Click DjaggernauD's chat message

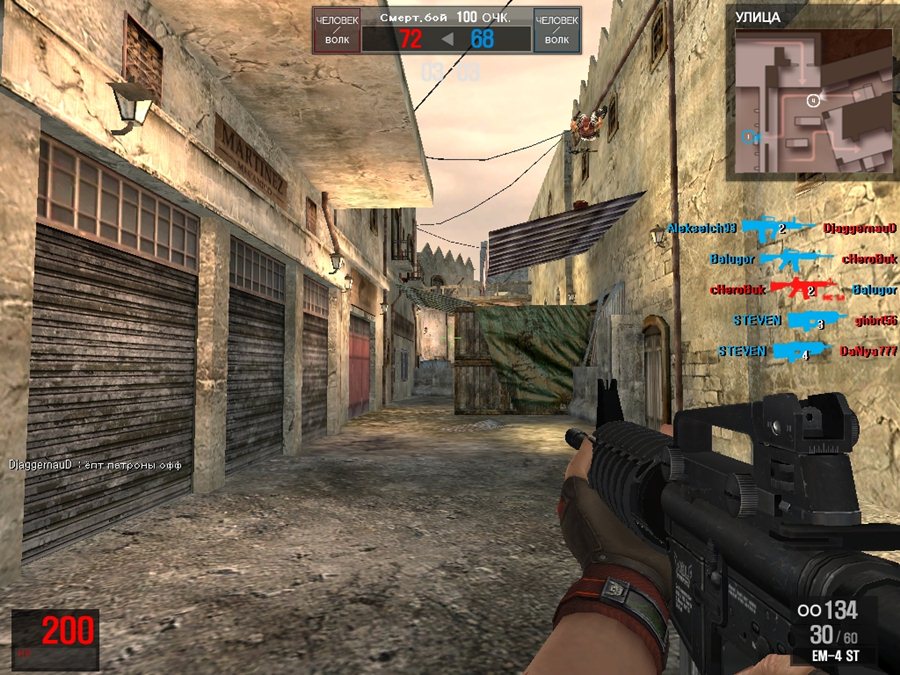[99, 465]
